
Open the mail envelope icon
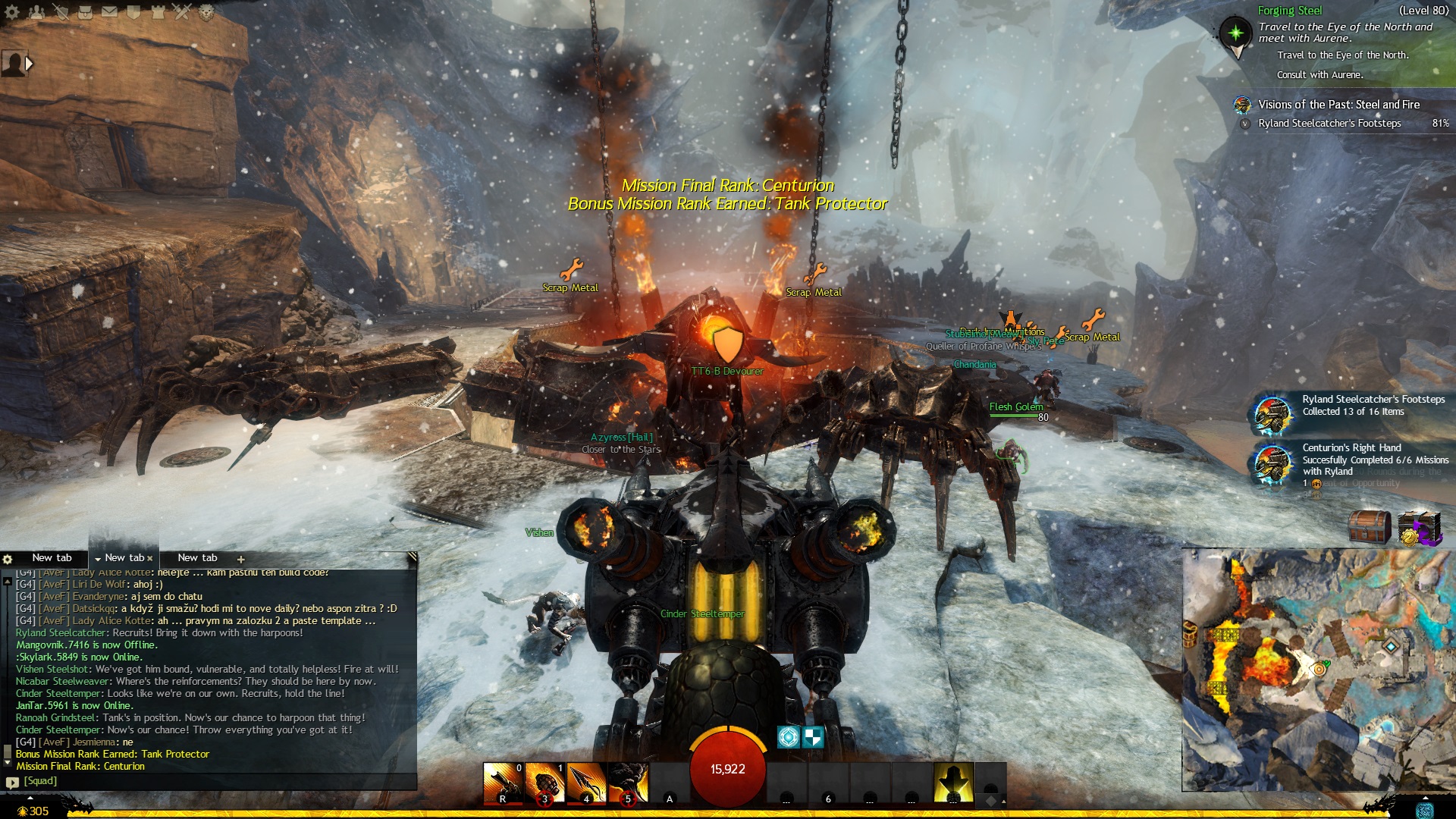click(x=109, y=11)
